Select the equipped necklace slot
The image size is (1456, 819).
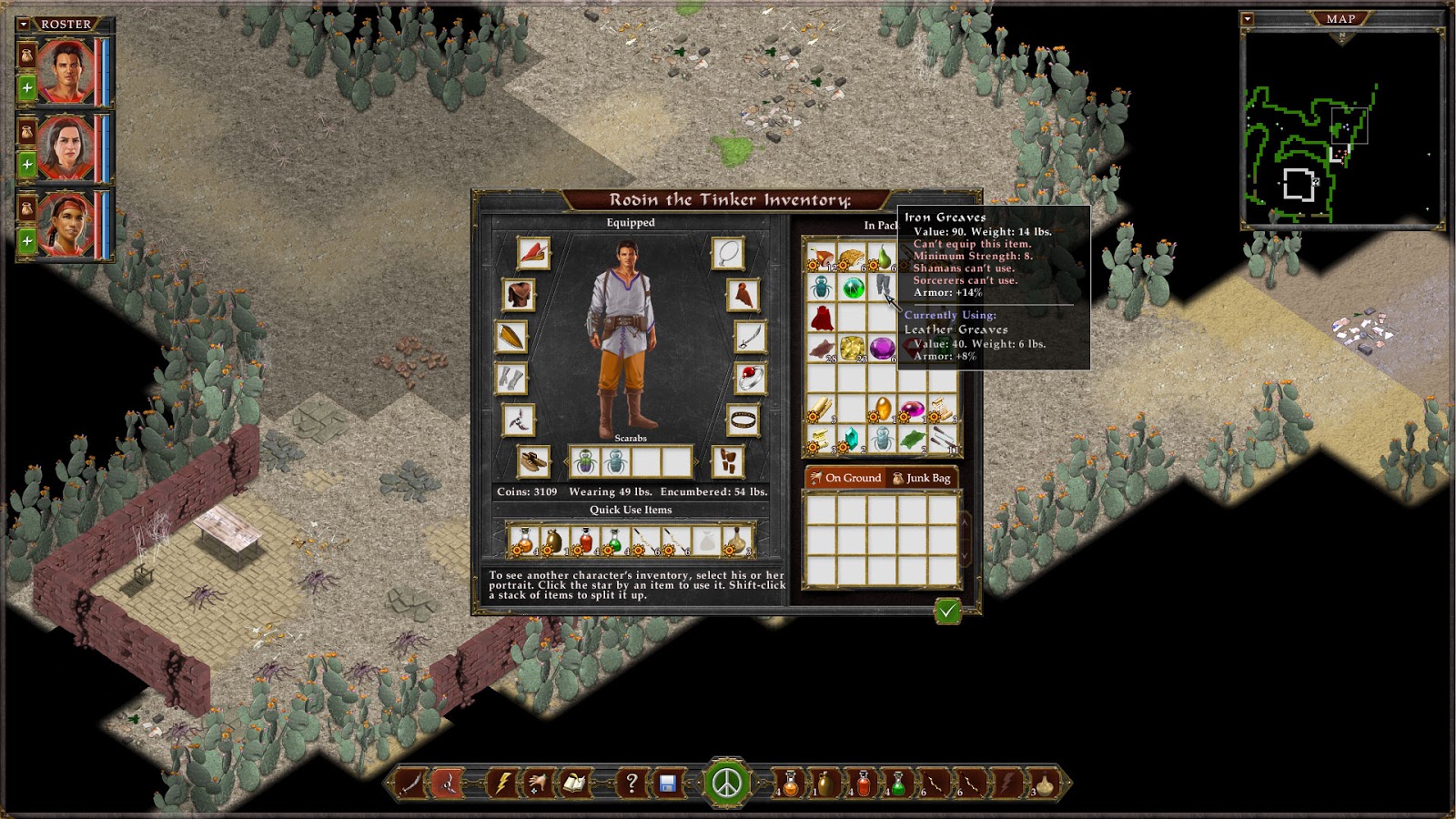click(727, 254)
